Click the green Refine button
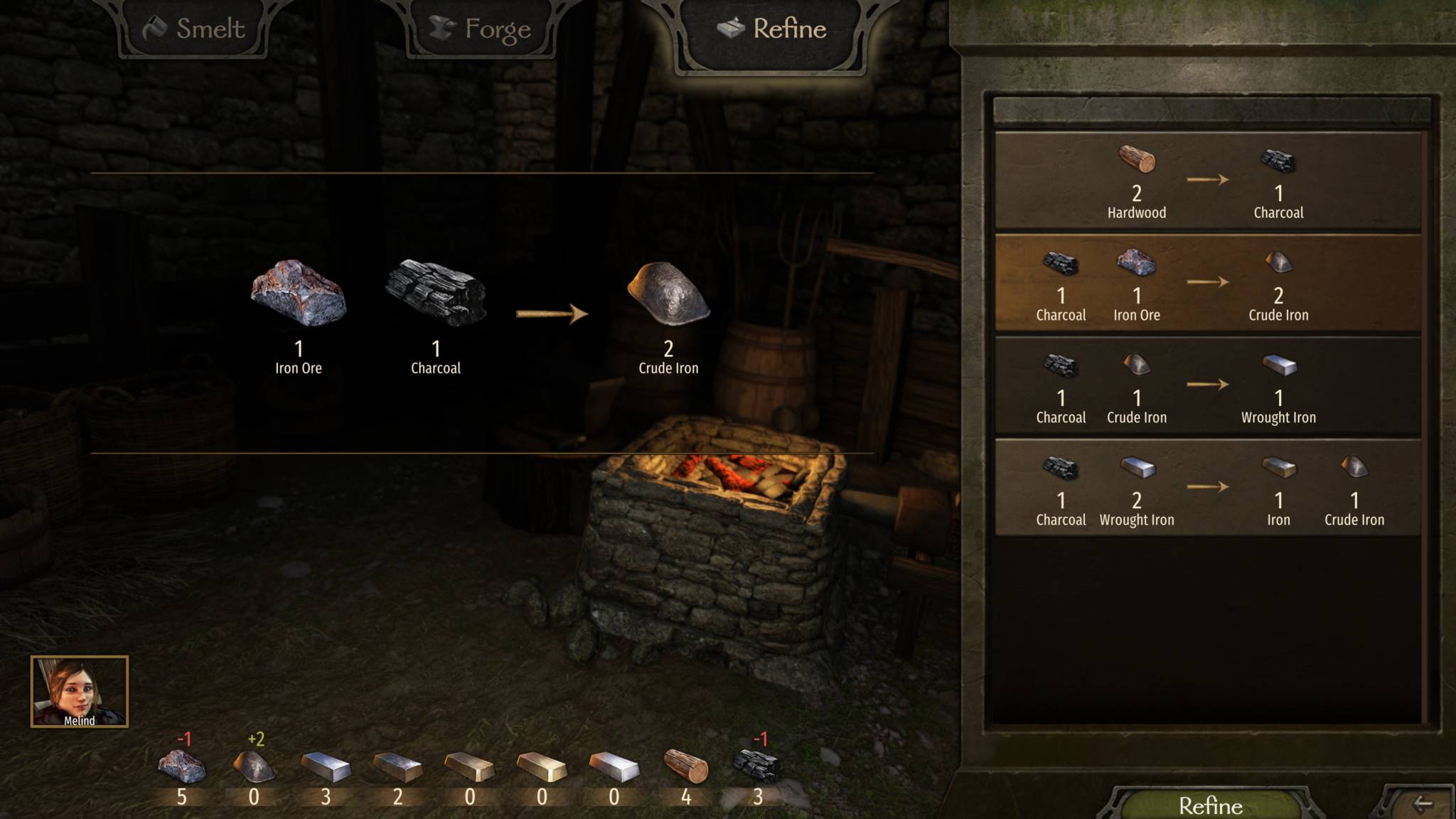Viewport: 1456px width, 819px height. (1210, 804)
